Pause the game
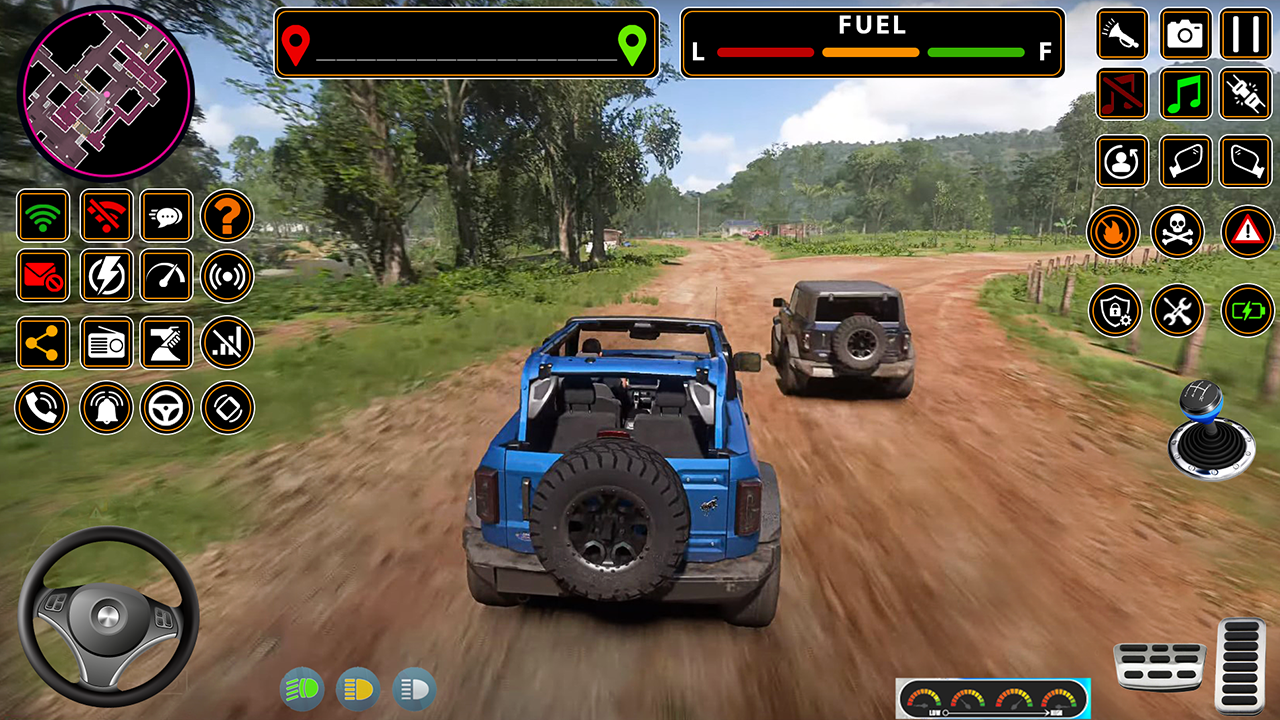1280x720 pixels. coord(1246,35)
